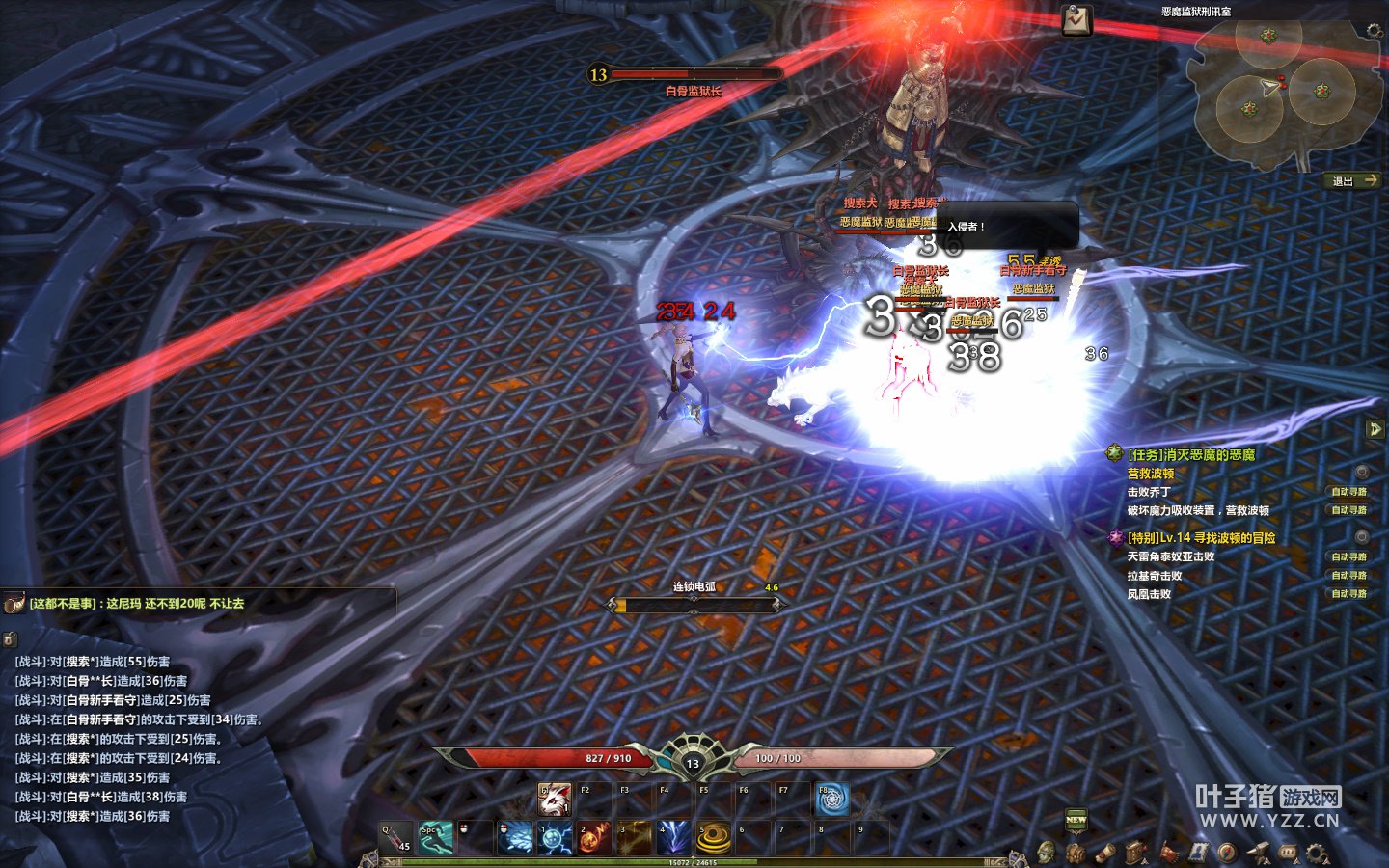Use the golden rings skill in slot 5

click(x=713, y=837)
